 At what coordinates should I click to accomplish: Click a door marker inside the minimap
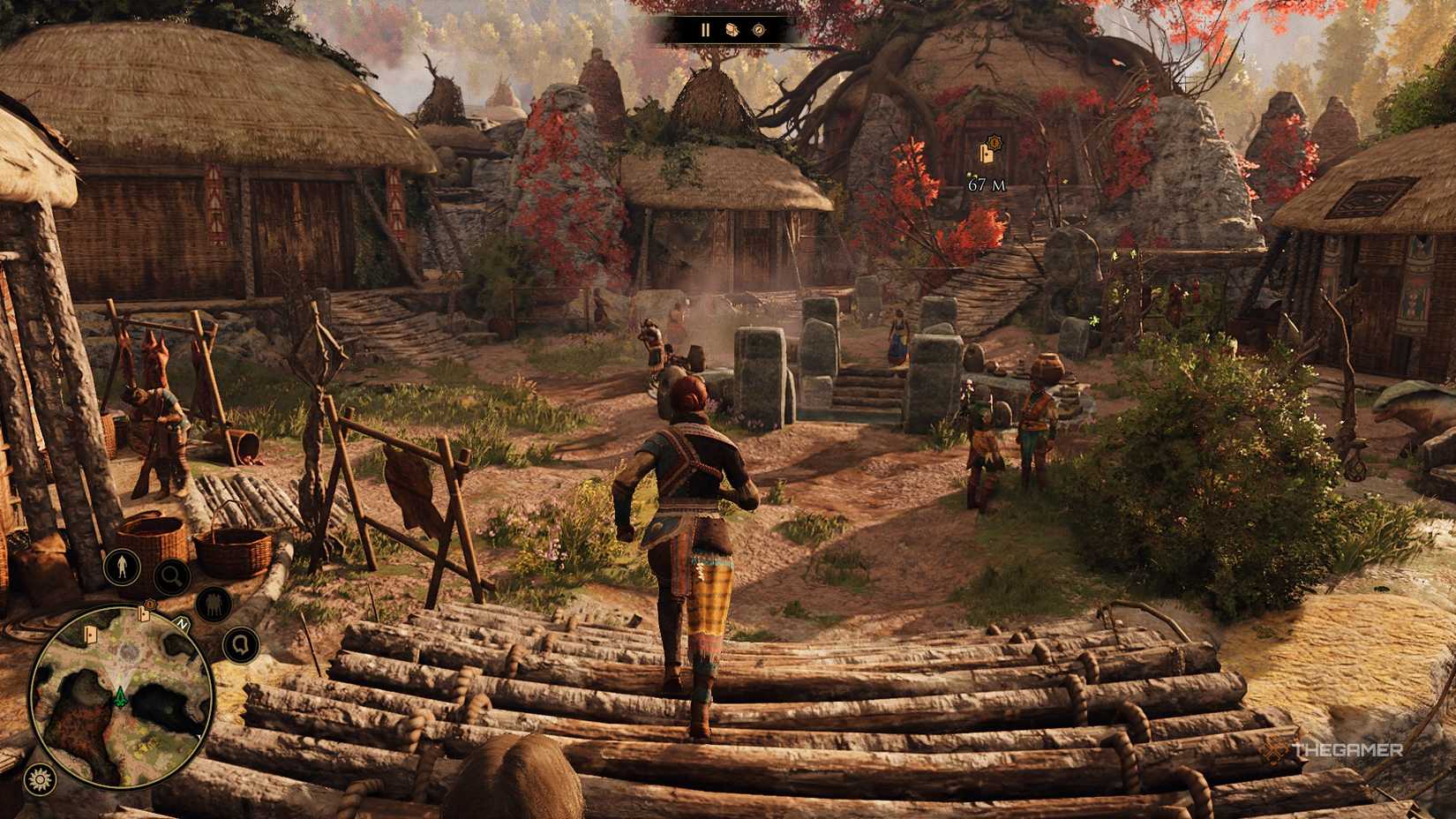(91, 634)
